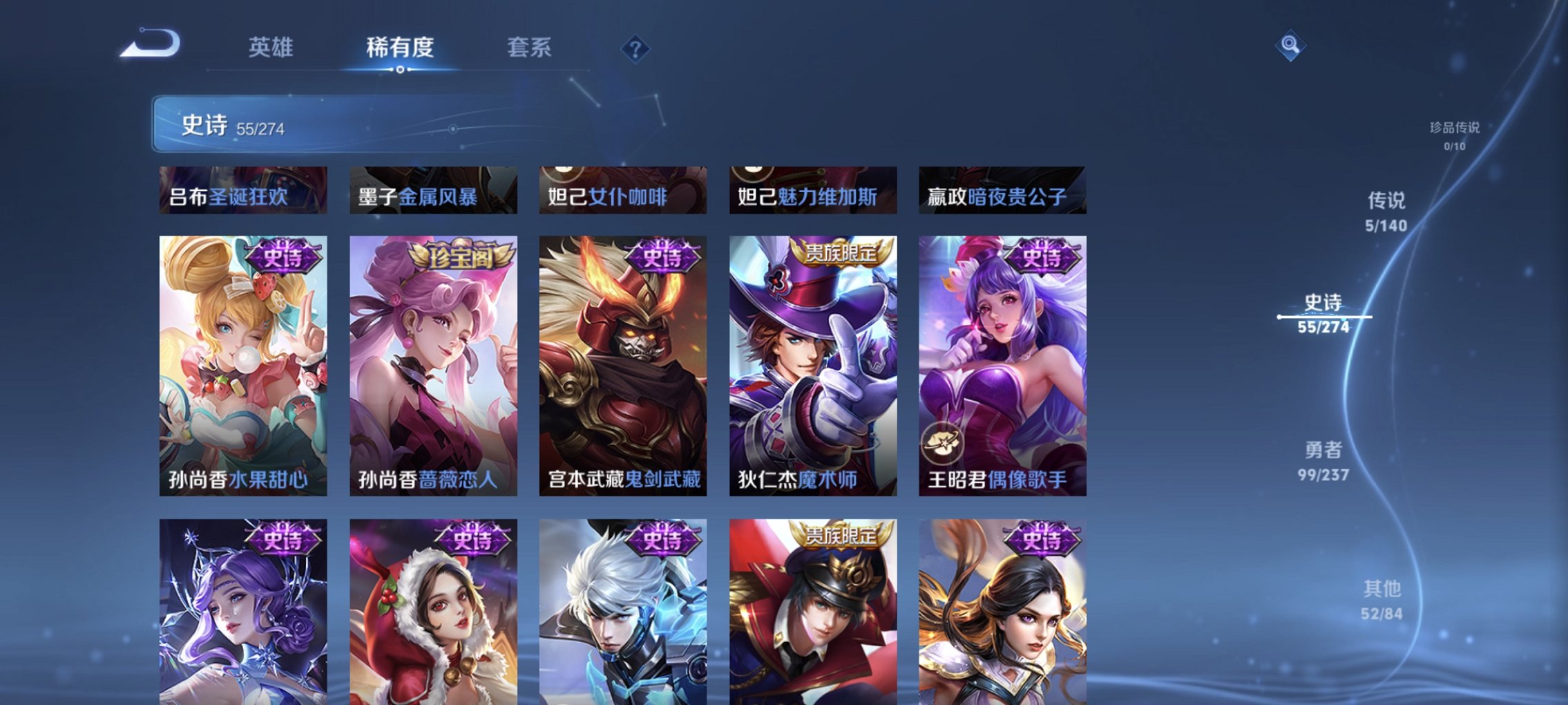Switch to the 英雄 tab
Image resolution: width=1568 pixels, height=705 pixels.
[x=273, y=47]
